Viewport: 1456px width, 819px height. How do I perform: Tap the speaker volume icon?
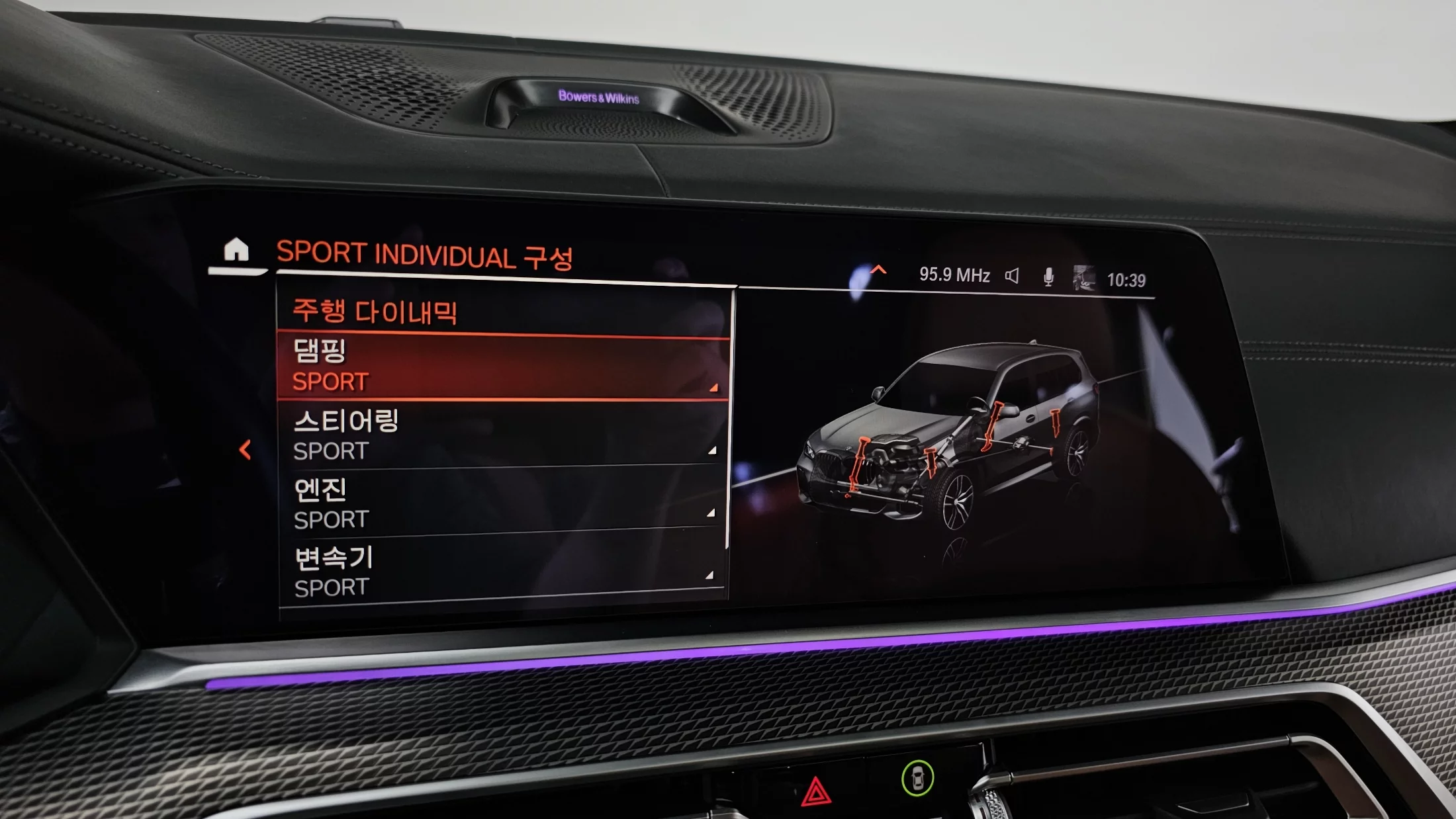pos(1012,276)
